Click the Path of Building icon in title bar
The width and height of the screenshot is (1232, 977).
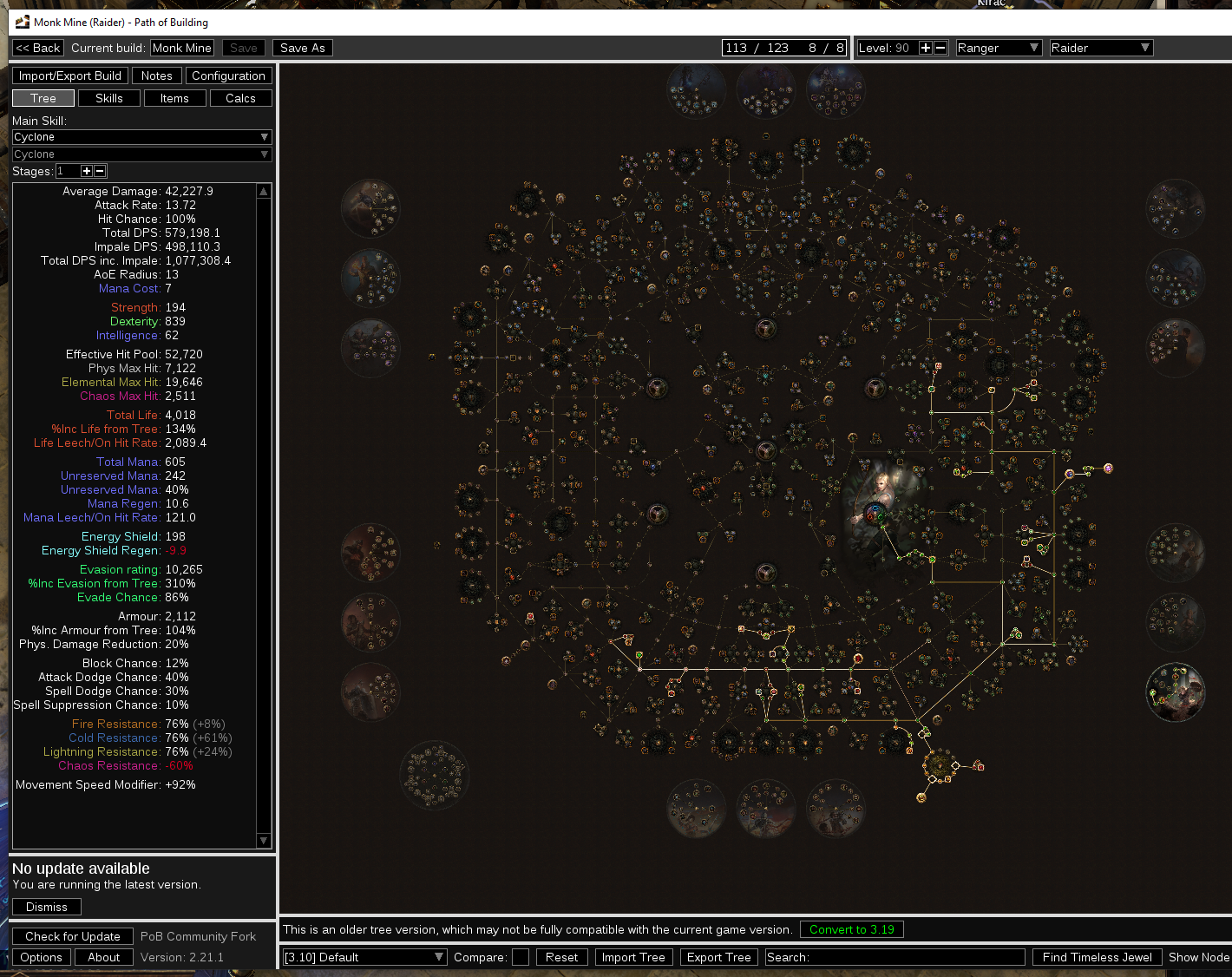(21, 22)
